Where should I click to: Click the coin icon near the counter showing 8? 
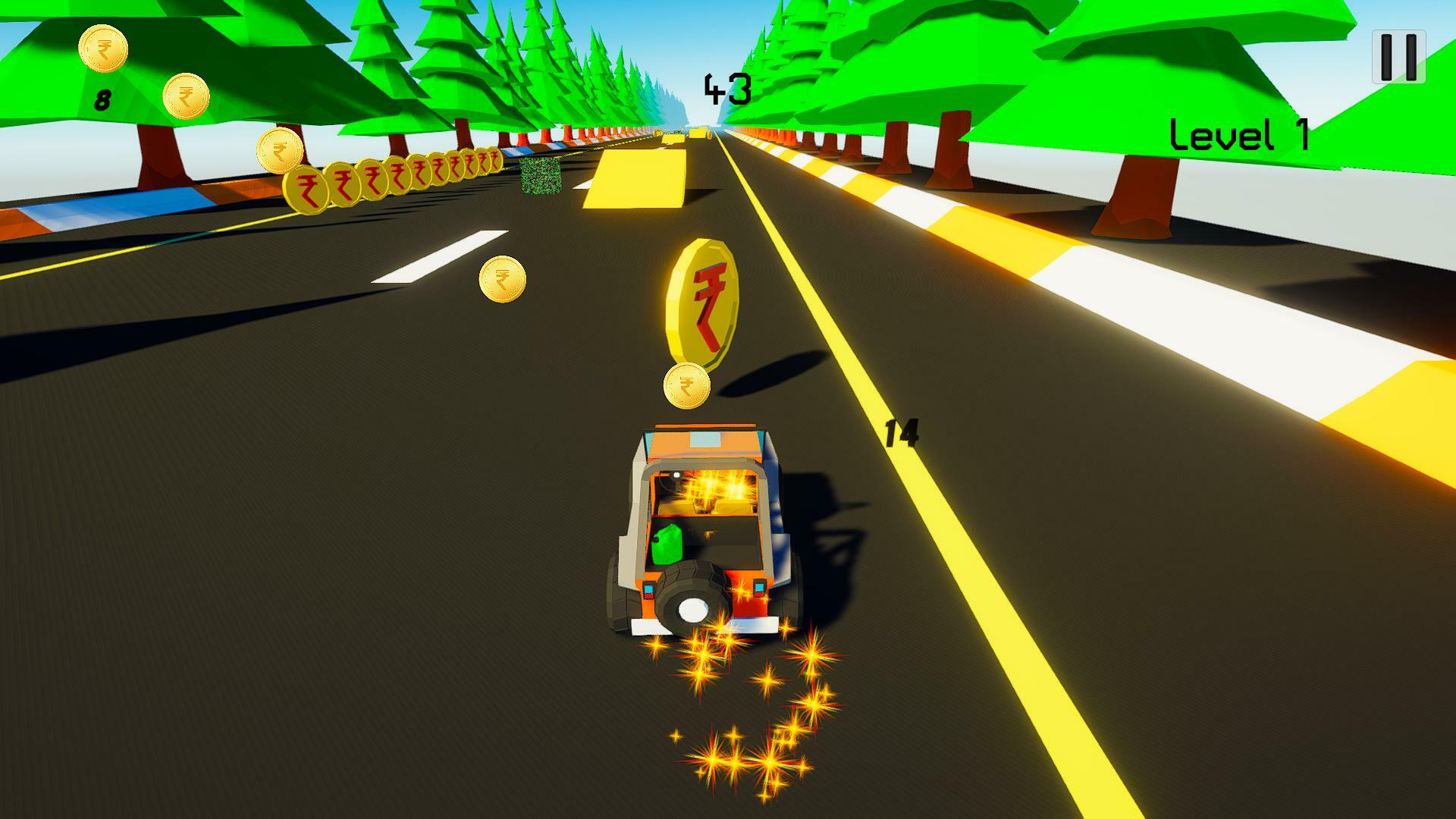(x=105, y=49)
